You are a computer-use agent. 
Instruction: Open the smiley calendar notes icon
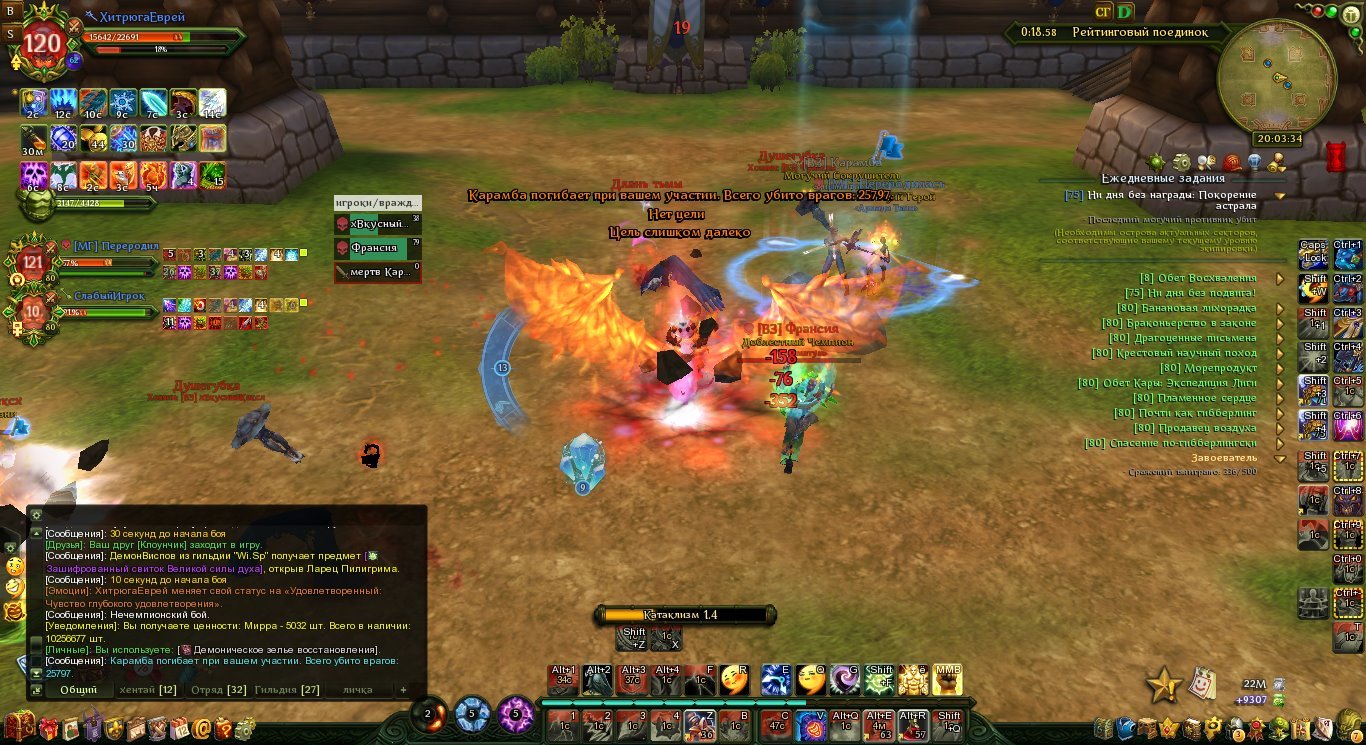click(x=1201, y=684)
